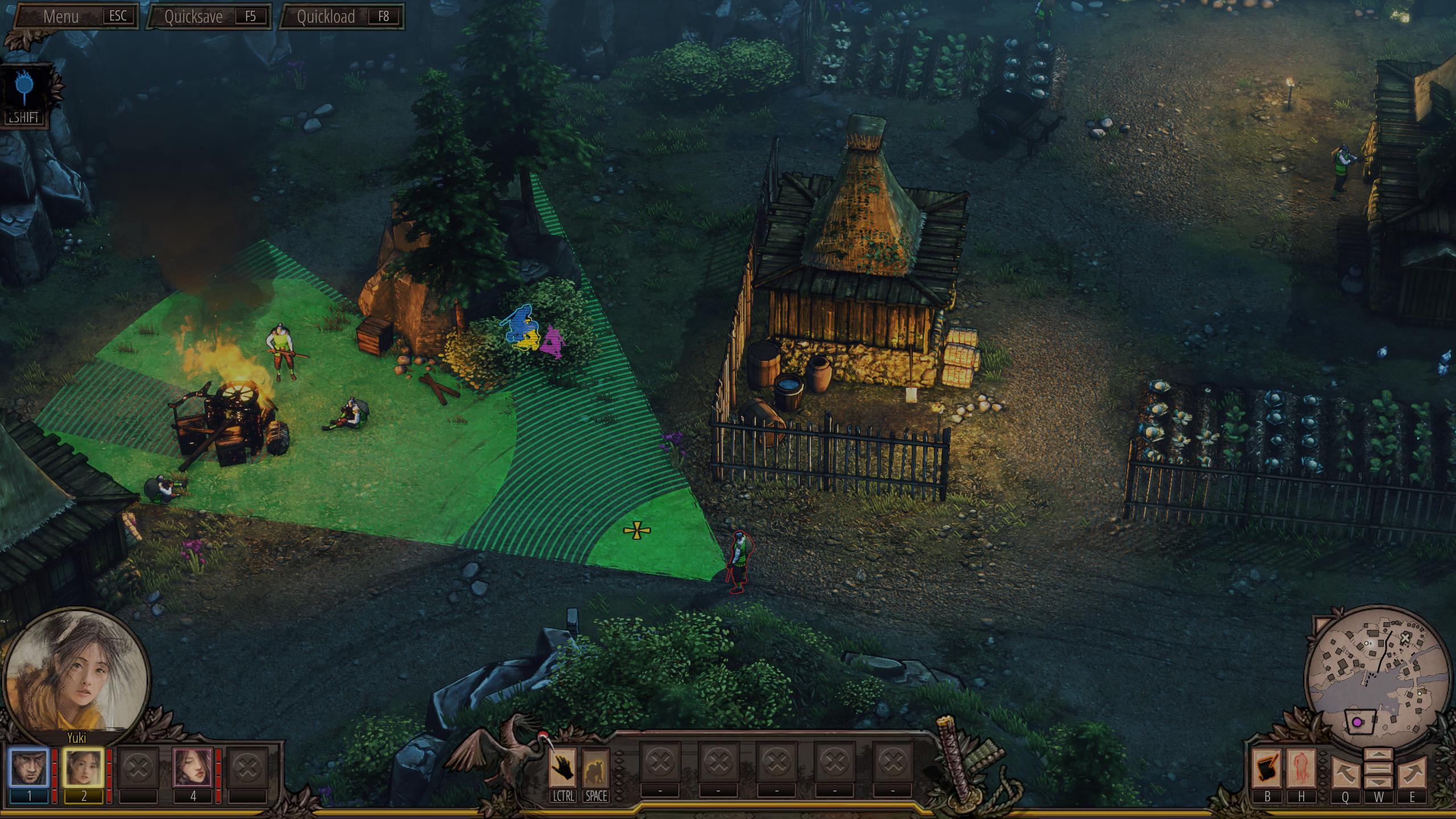The image size is (1456, 819).
Task: Load the last quicksave with Quickload
Action: (342, 16)
